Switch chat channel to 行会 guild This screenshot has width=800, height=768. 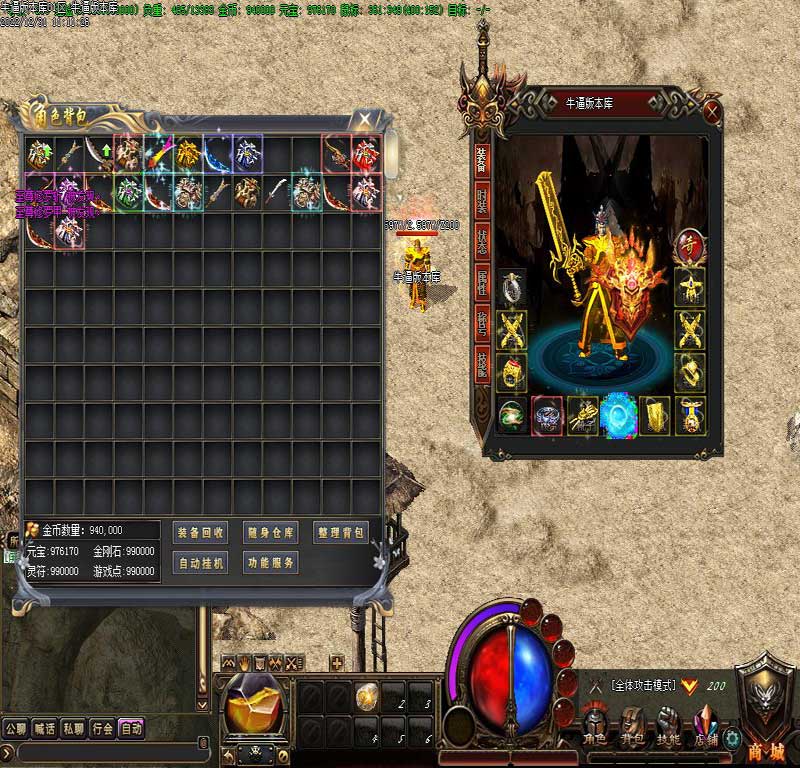click(x=102, y=729)
